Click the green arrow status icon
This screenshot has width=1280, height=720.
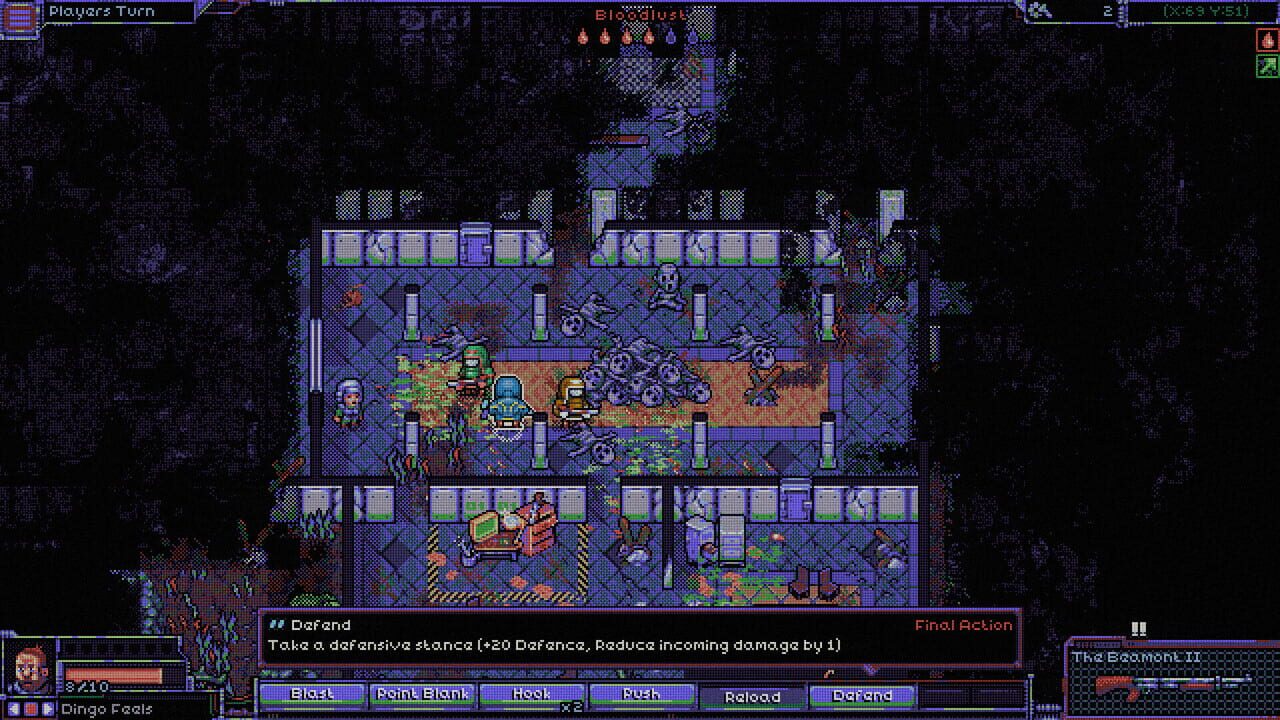coord(1267,66)
